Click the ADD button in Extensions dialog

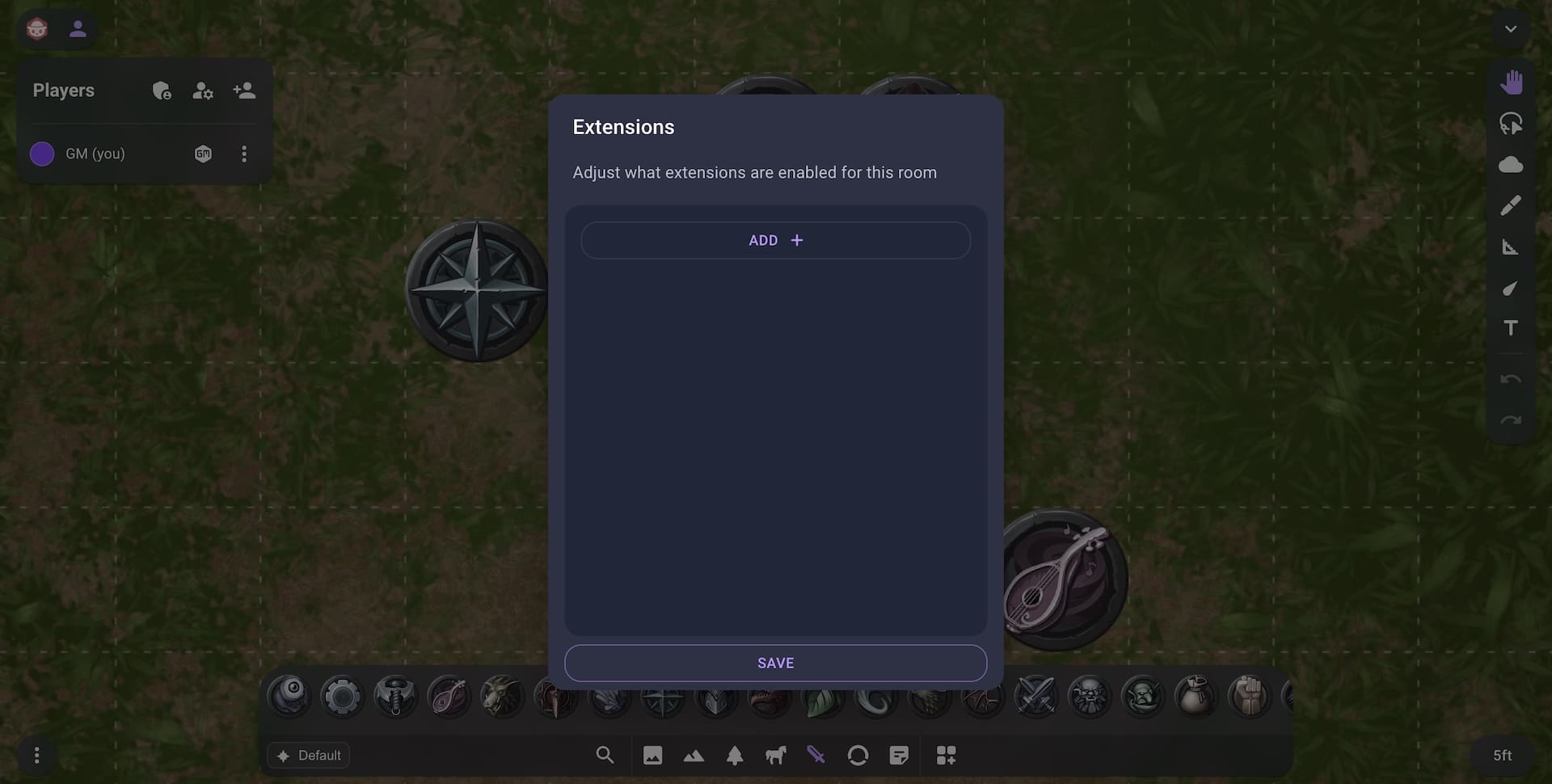(774, 240)
